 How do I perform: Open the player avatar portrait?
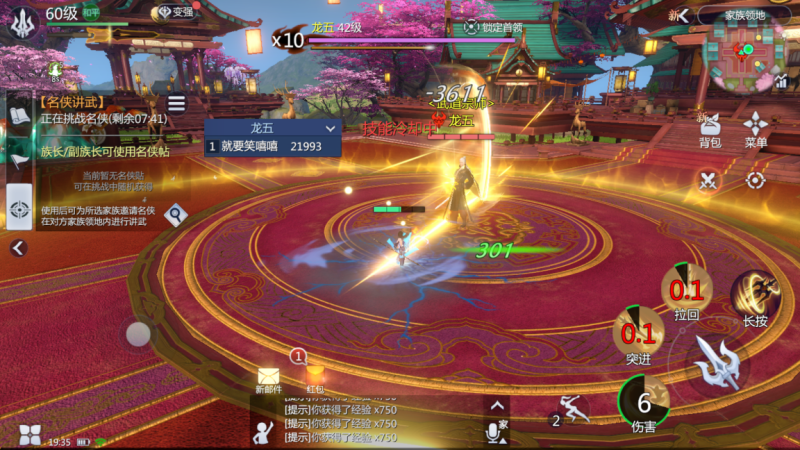(22, 21)
